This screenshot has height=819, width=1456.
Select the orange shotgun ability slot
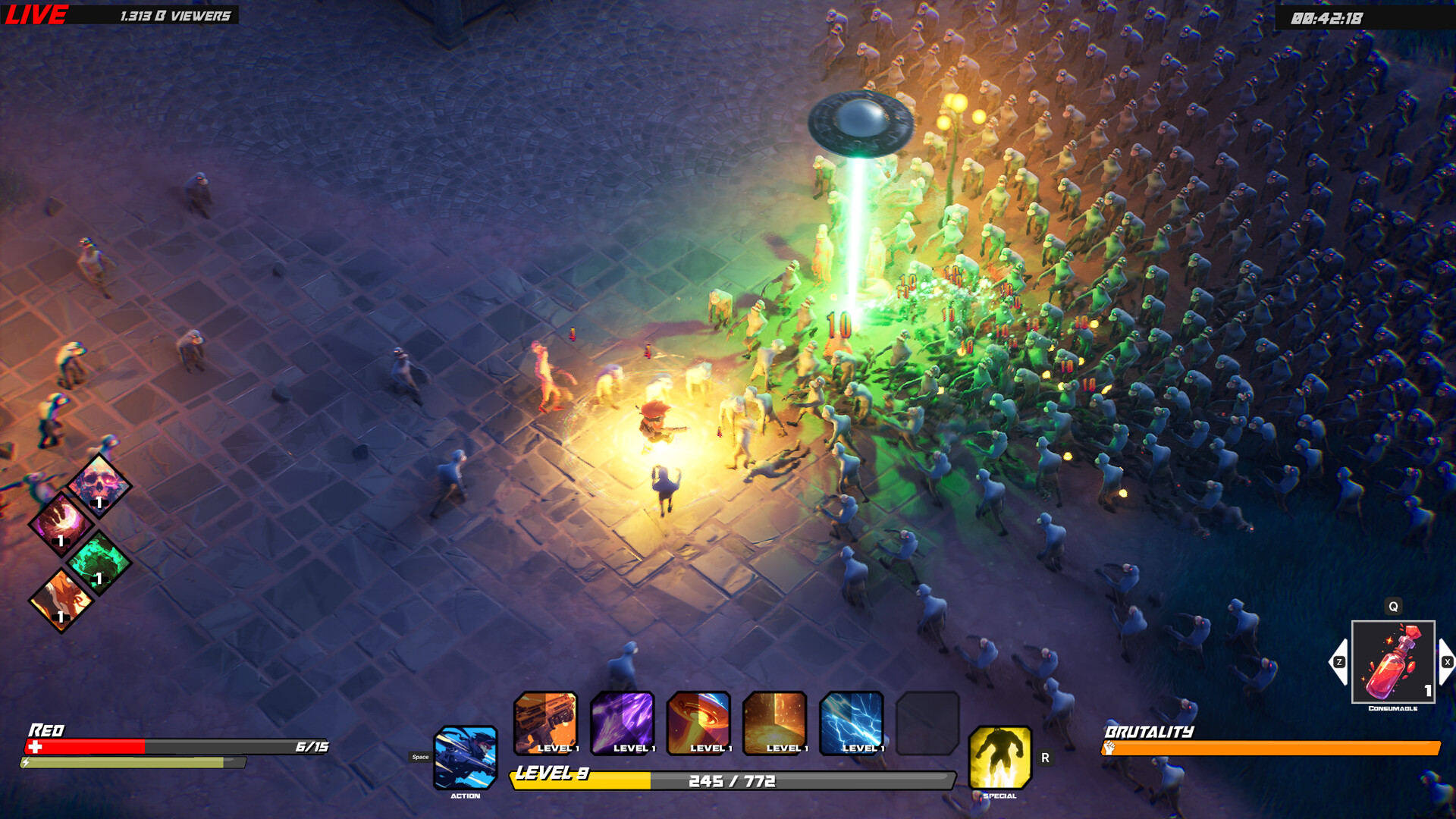545,724
